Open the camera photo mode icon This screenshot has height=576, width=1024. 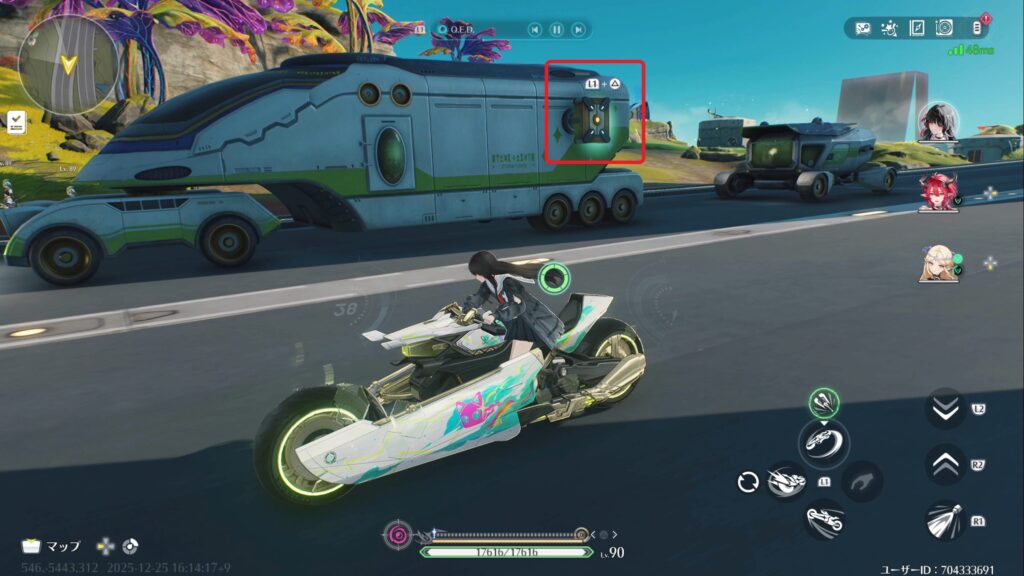tap(944, 28)
